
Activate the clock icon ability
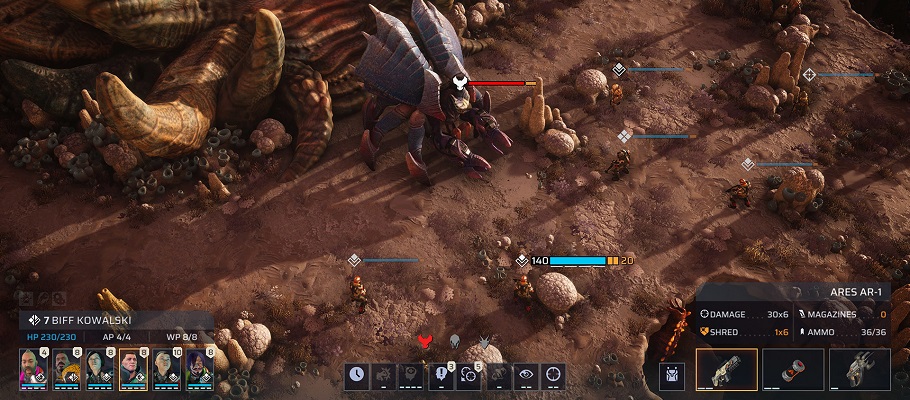point(357,376)
